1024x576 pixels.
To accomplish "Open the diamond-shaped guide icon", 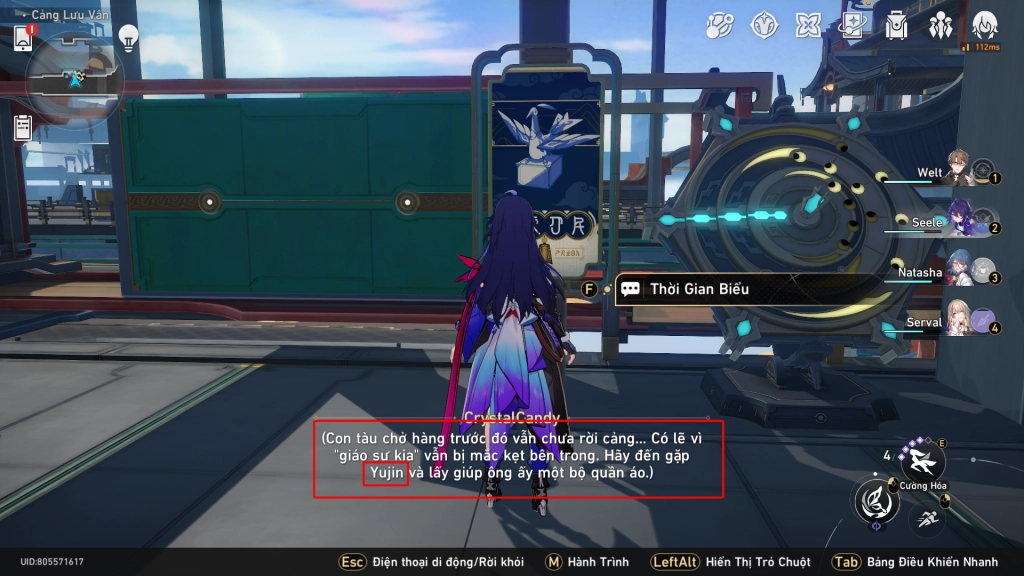I will point(765,25).
